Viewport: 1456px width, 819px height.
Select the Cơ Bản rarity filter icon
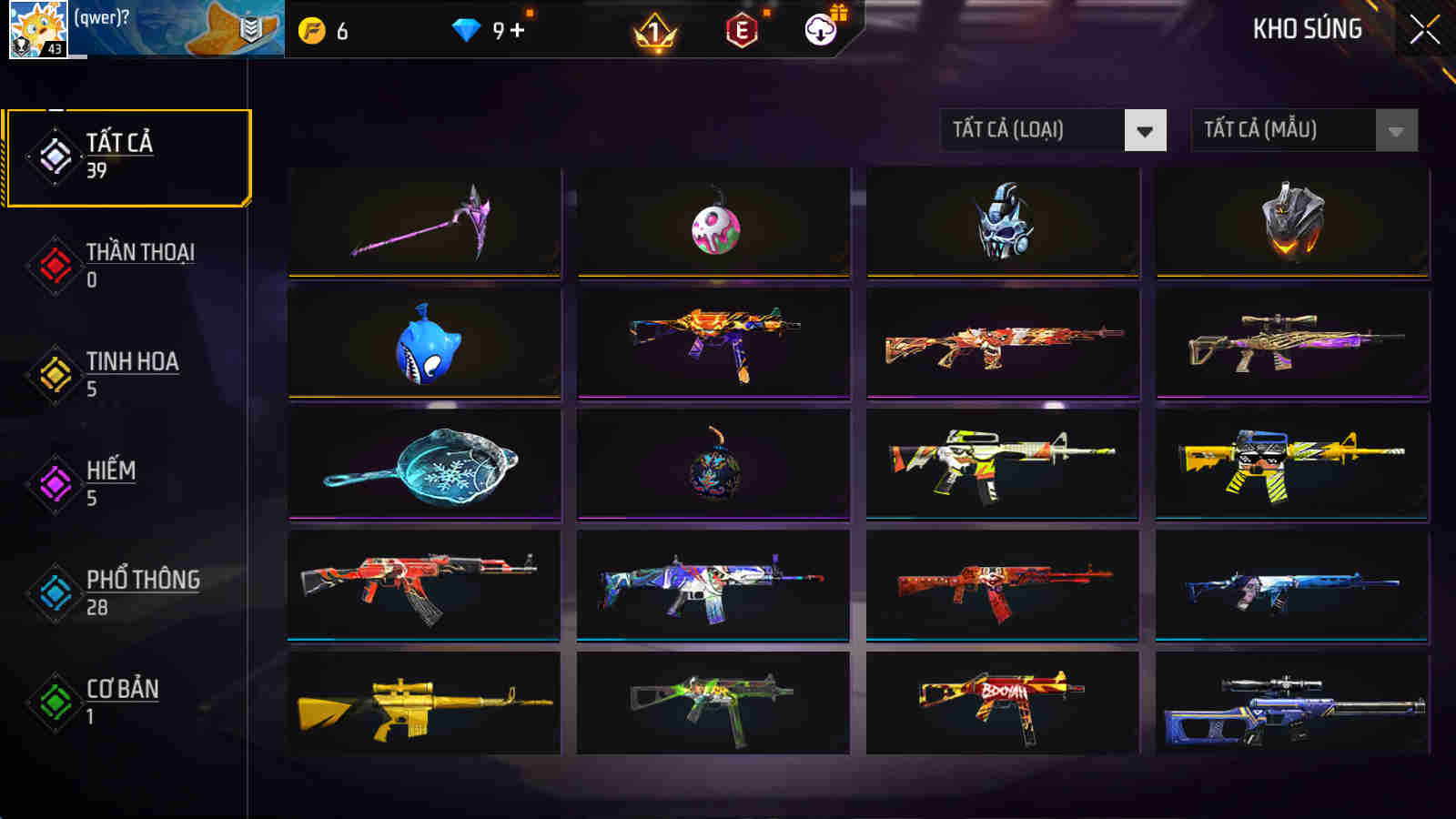tap(53, 701)
